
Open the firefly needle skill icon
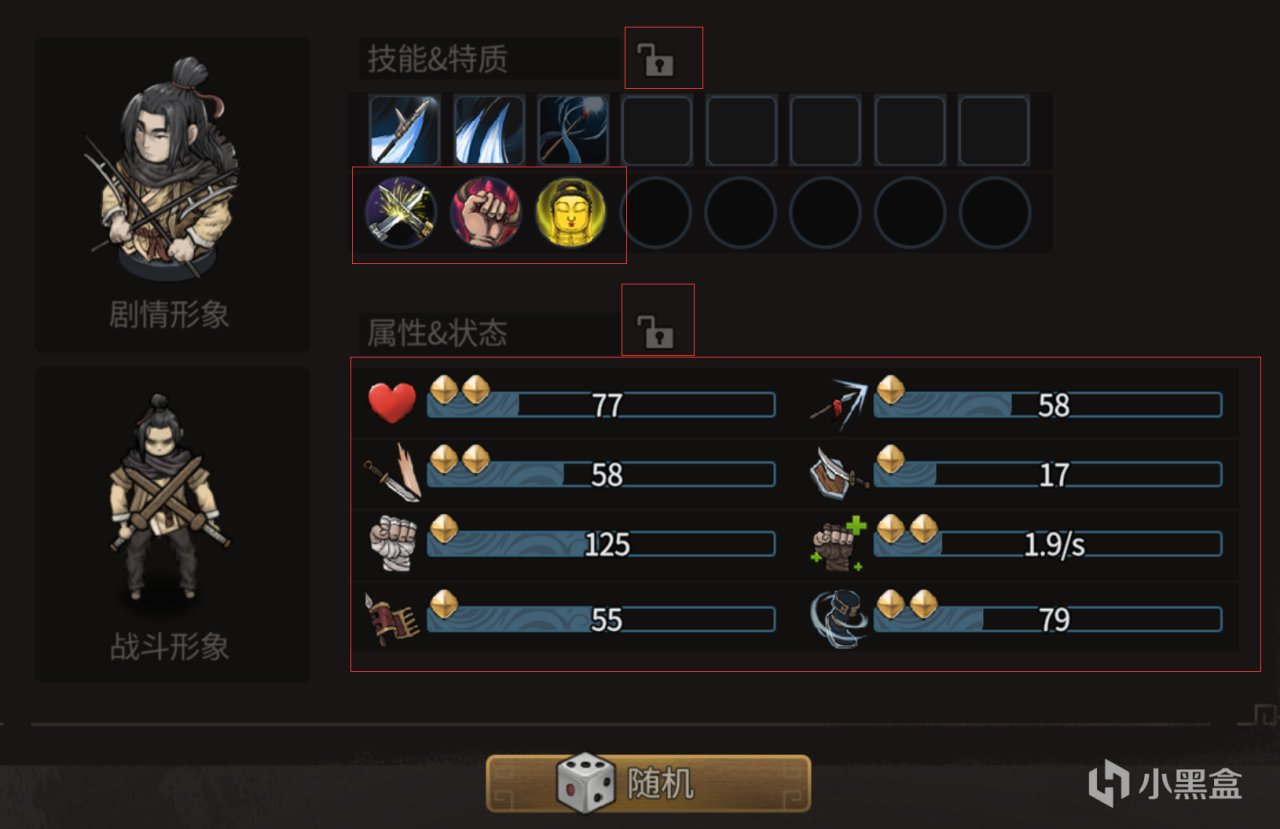(573, 131)
